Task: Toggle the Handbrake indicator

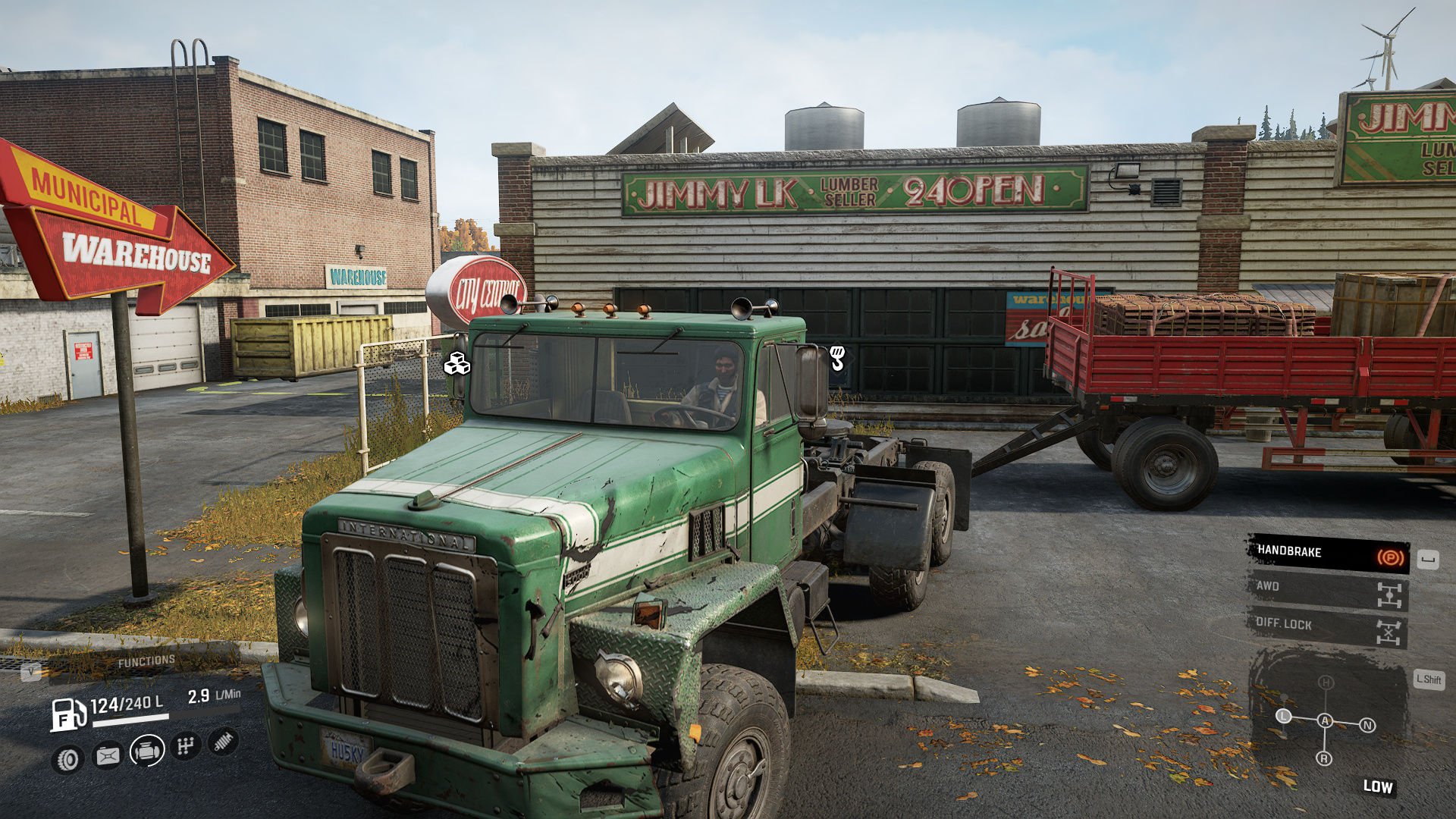Action: [x=1329, y=554]
